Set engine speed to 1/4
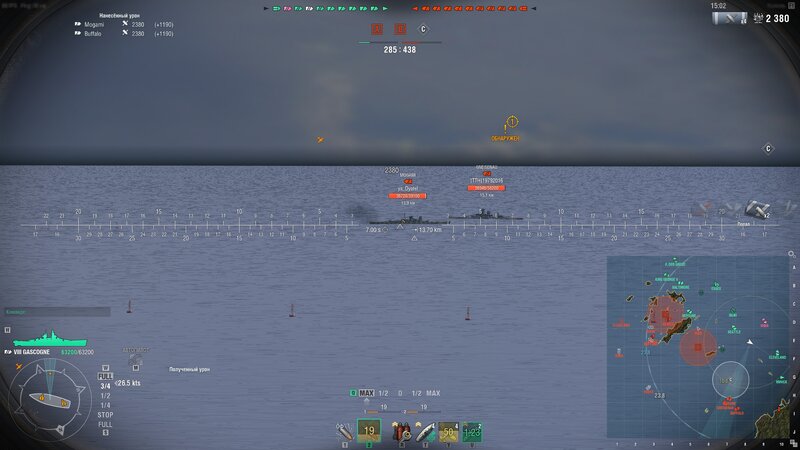The image size is (800, 450). click(105, 404)
